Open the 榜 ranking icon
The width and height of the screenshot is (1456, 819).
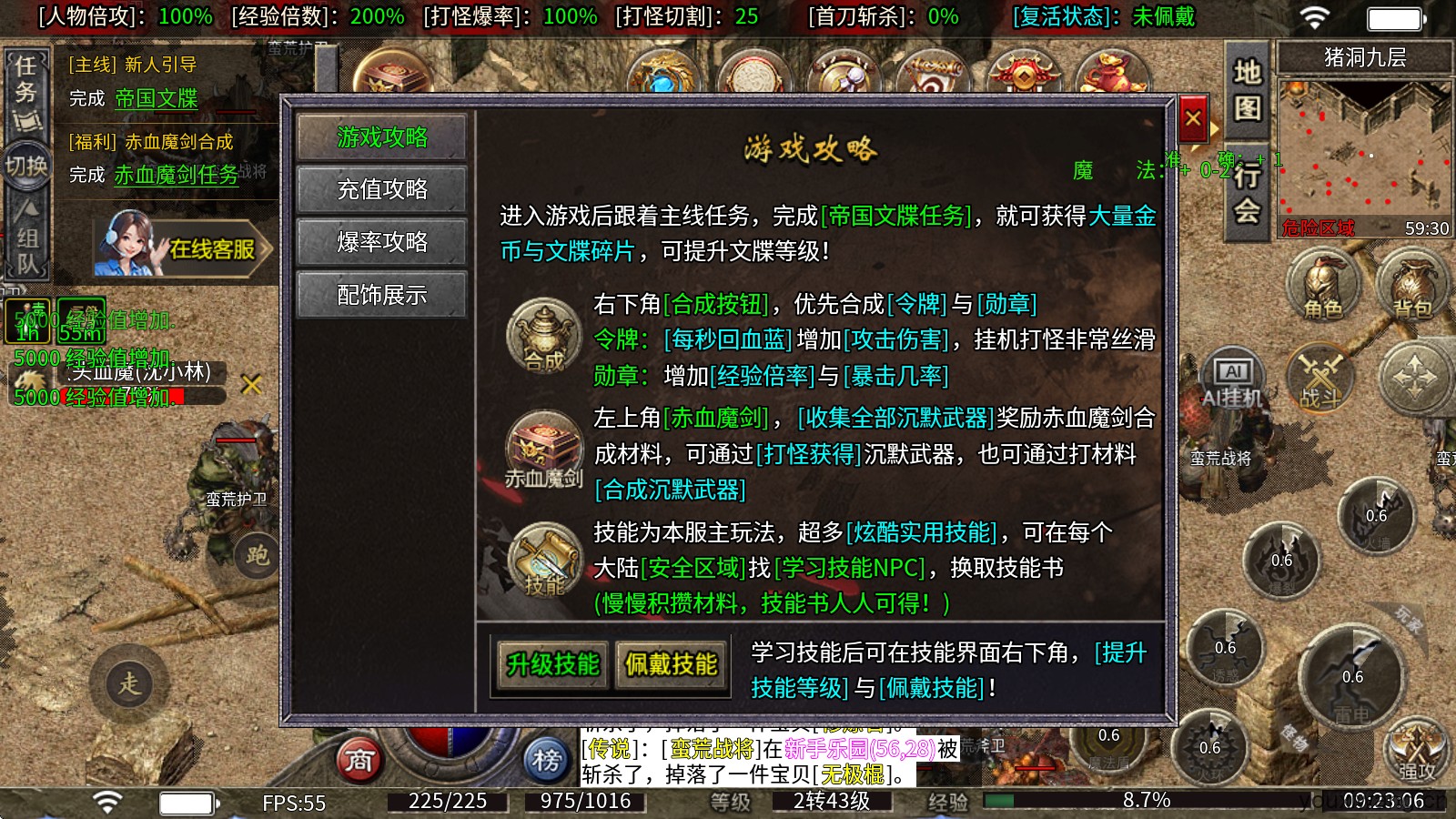coord(547,762)
